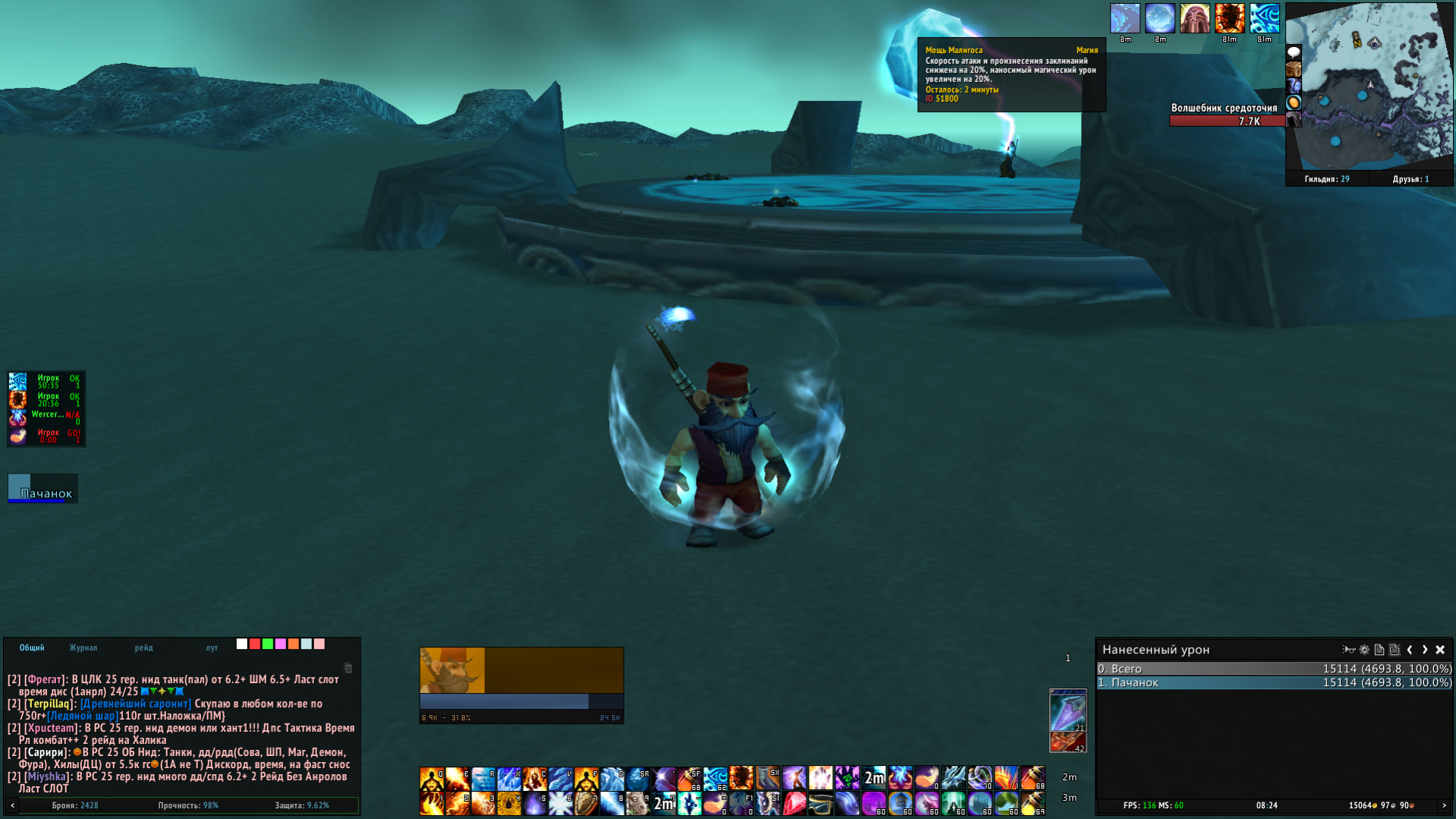1456x819 pixels.
Task: Show the Друзья friends list
Action: click(1410, 179)
